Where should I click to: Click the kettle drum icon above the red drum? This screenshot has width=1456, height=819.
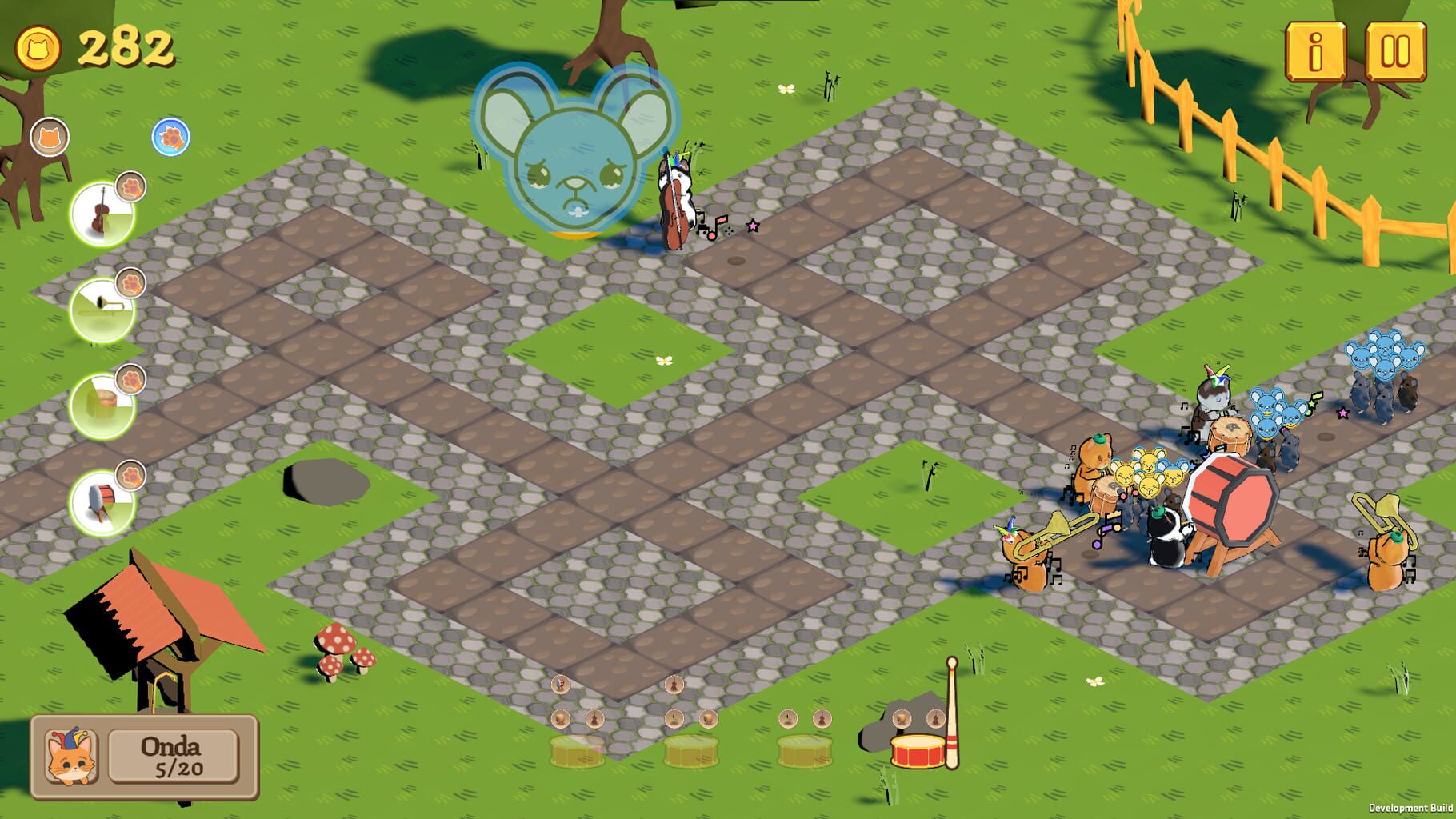900,718
